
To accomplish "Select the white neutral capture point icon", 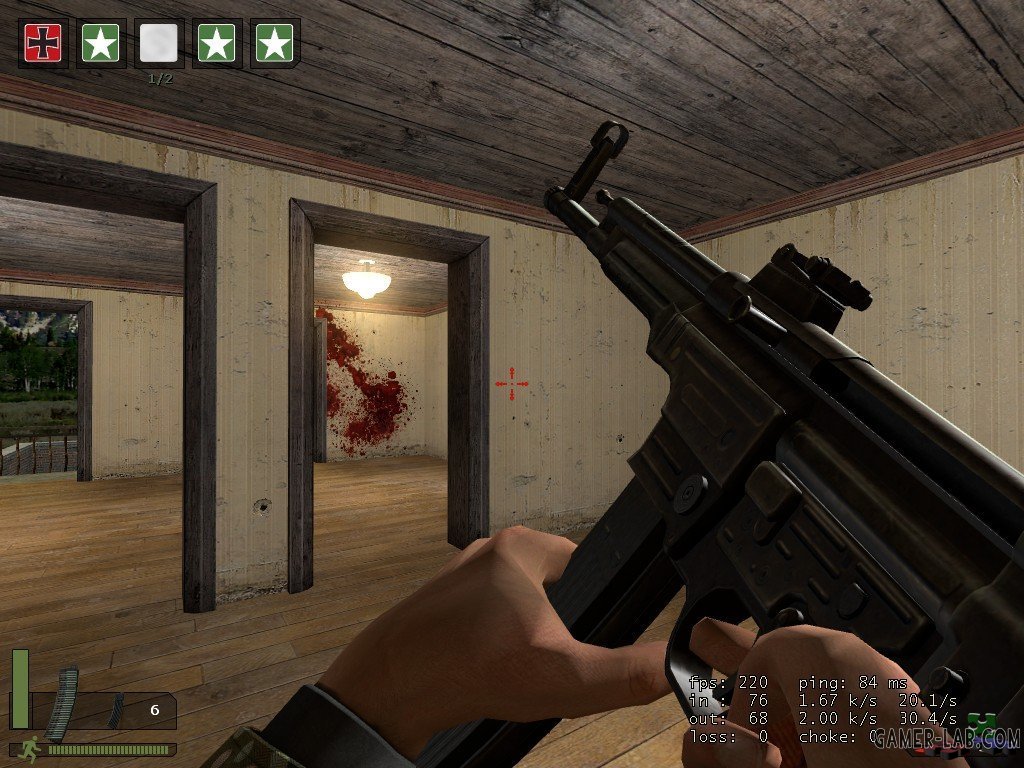I will coord(159,43).
